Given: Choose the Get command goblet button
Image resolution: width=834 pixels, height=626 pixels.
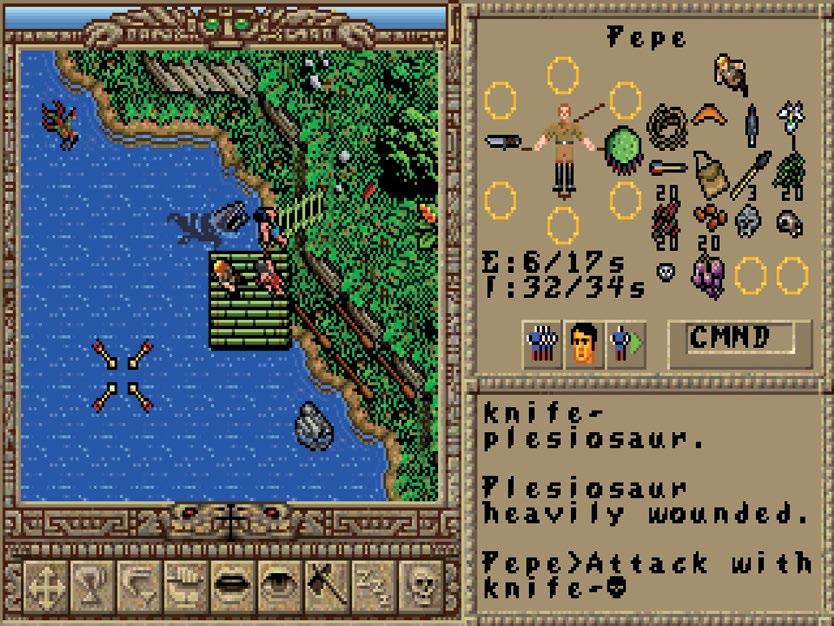Looking at the screenshot, I should (x=90, y=588).
